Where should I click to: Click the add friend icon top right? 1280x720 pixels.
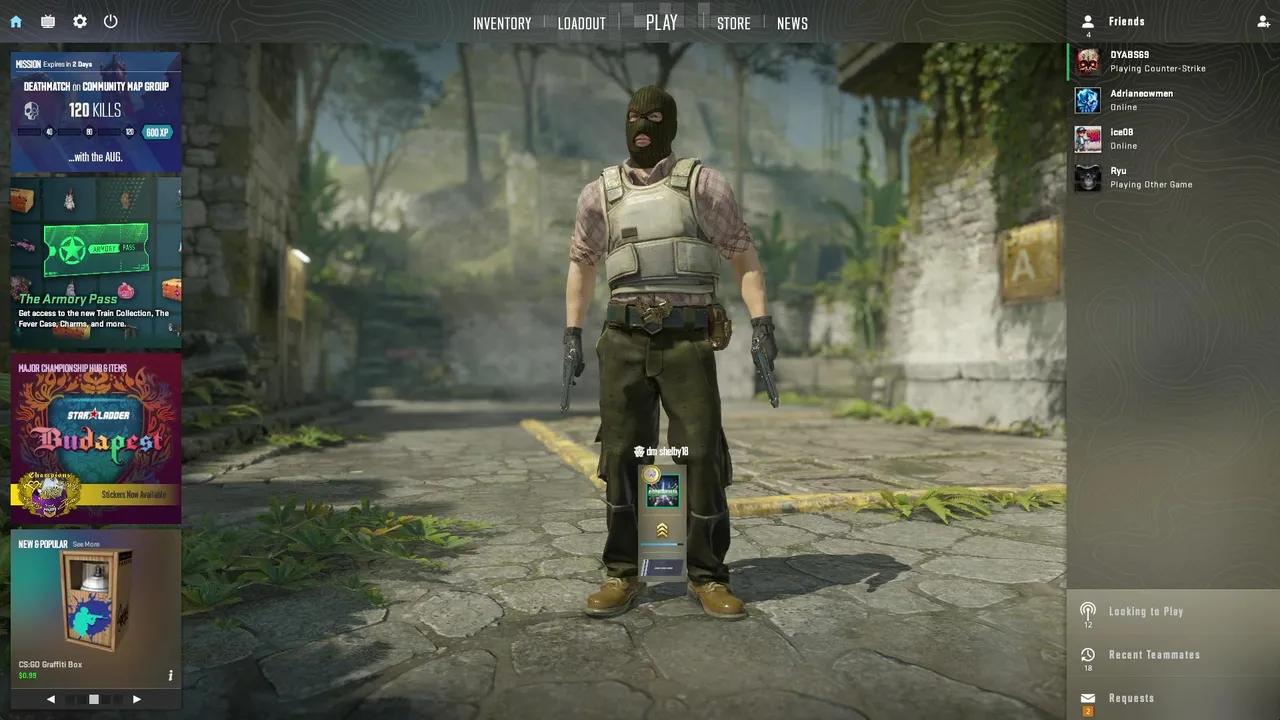1263,21
